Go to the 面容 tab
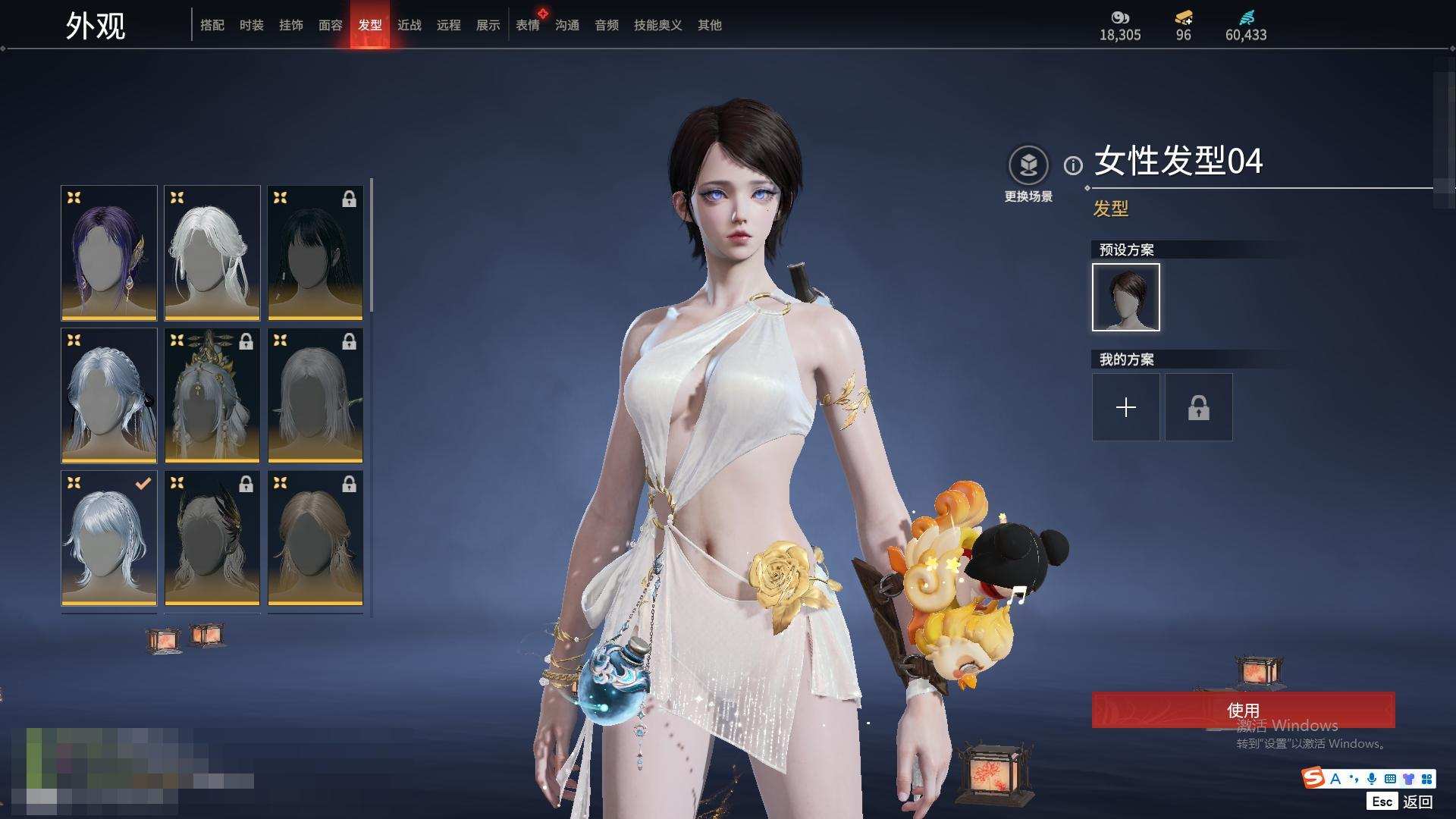The height and width of the screenshot is (819, 1456). (331, 26)
